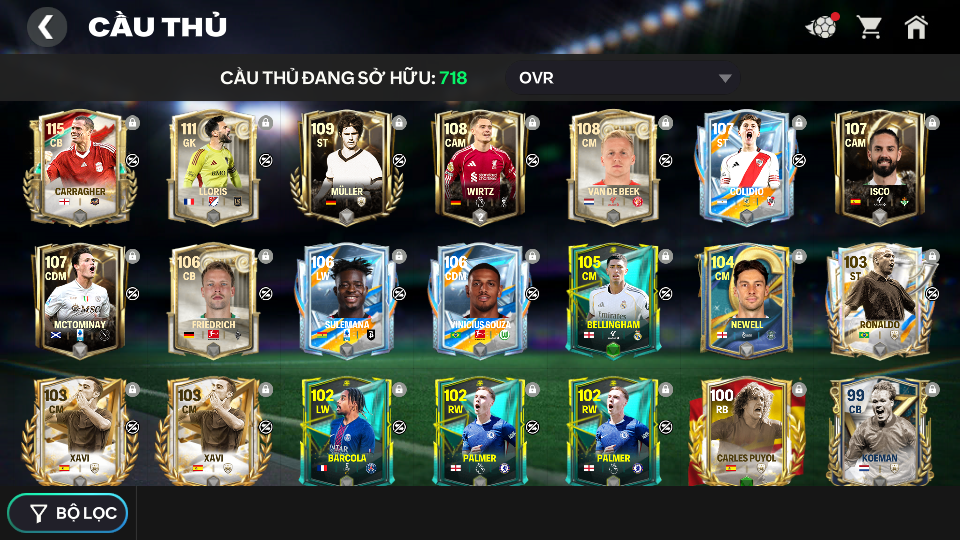This screenshot has width=960, height=540.
Task: Return to the home screen
Action: (x=916, y=27)
